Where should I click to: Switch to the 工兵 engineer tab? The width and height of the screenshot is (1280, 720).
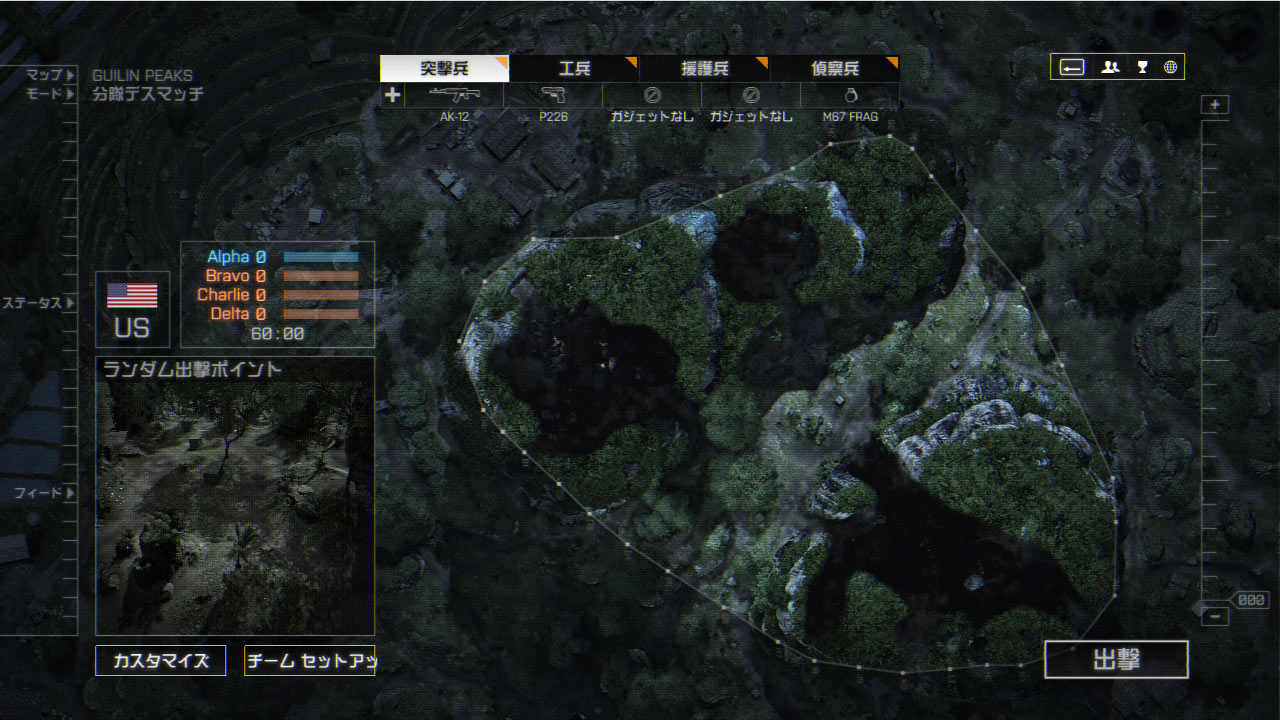pyautogui.click(x=574, y=69)
